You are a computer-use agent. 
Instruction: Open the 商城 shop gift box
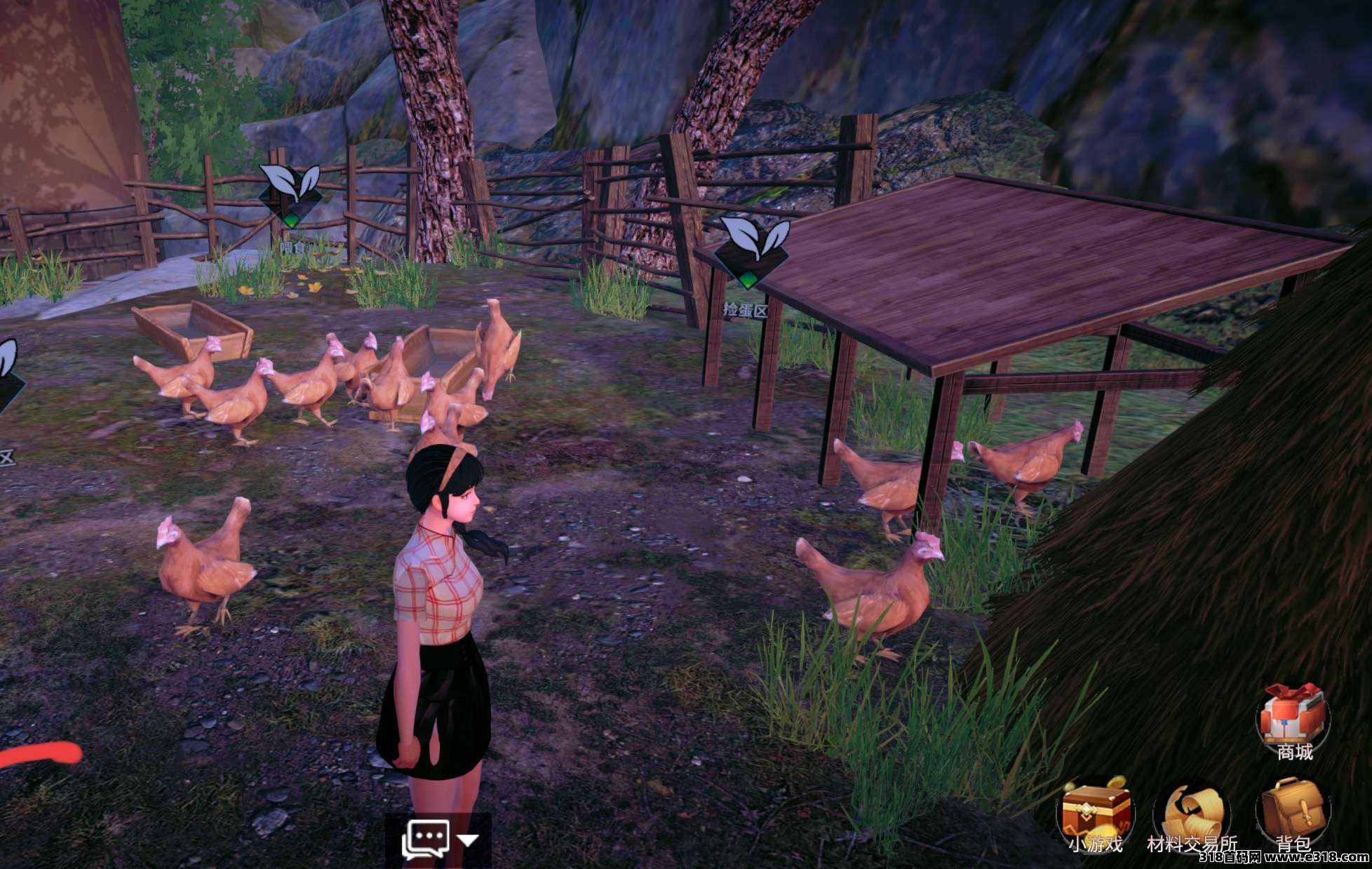coord(1293,718)
